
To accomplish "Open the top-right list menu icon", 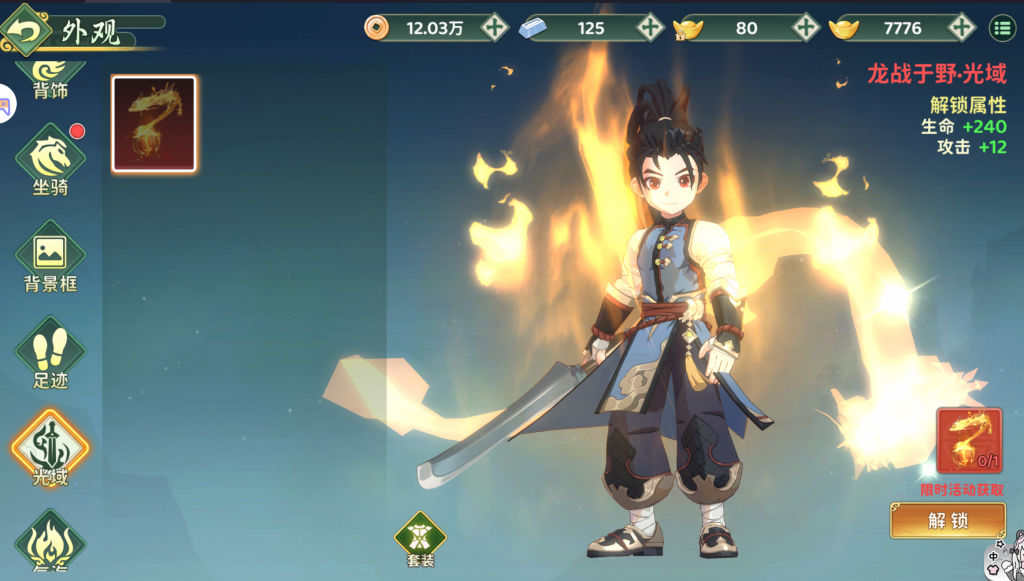I will click(1001, 27).
